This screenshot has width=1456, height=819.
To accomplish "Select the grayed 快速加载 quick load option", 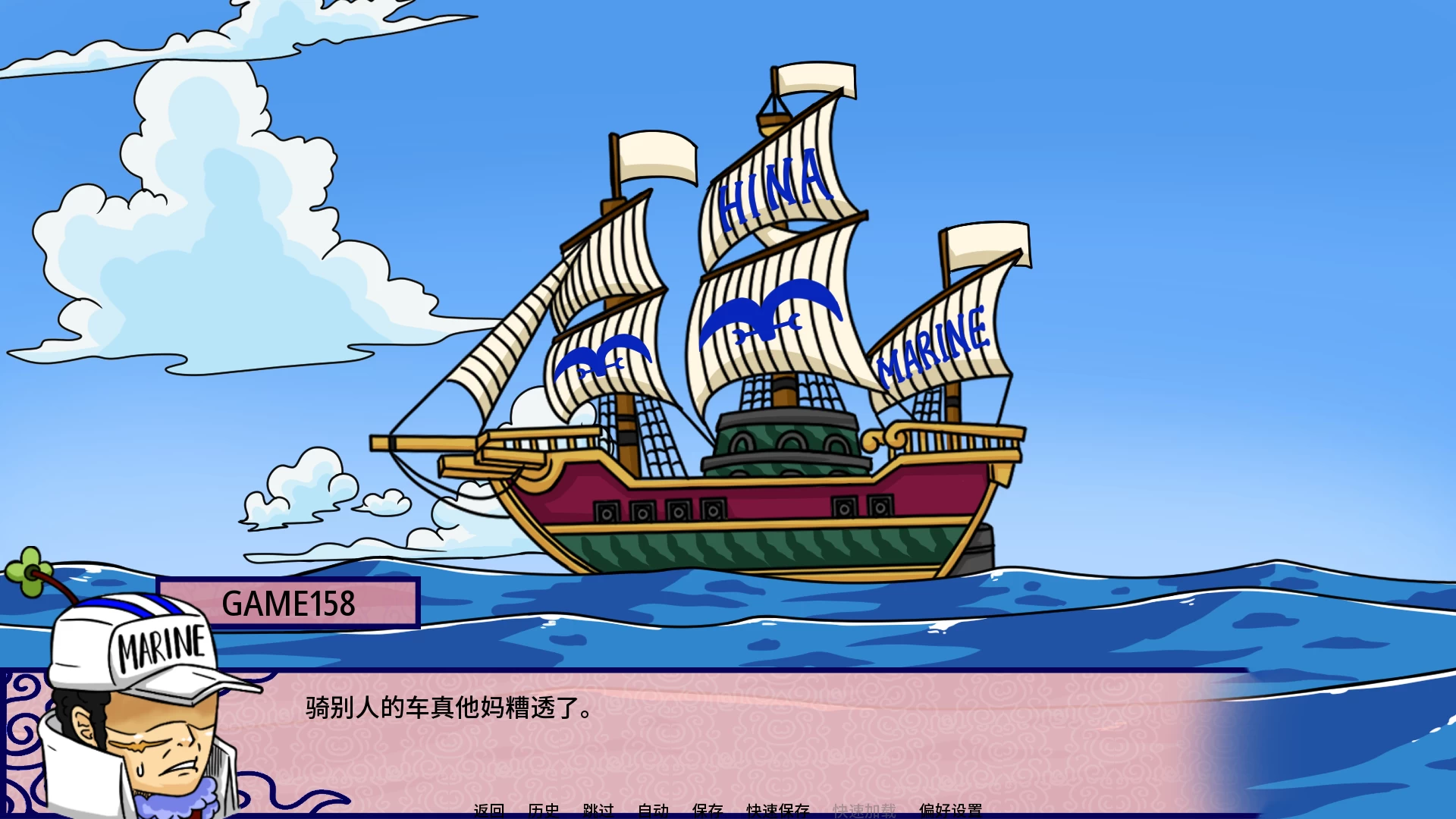I will tap(864, 809).
